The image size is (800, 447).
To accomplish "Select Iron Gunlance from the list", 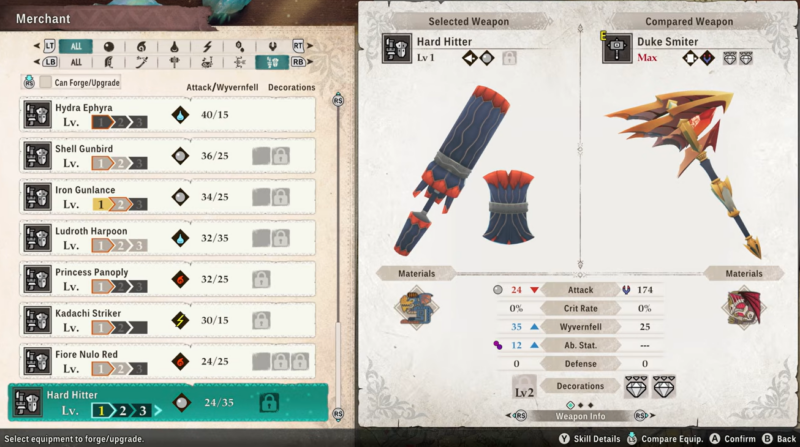I will (x=168, y=196).
